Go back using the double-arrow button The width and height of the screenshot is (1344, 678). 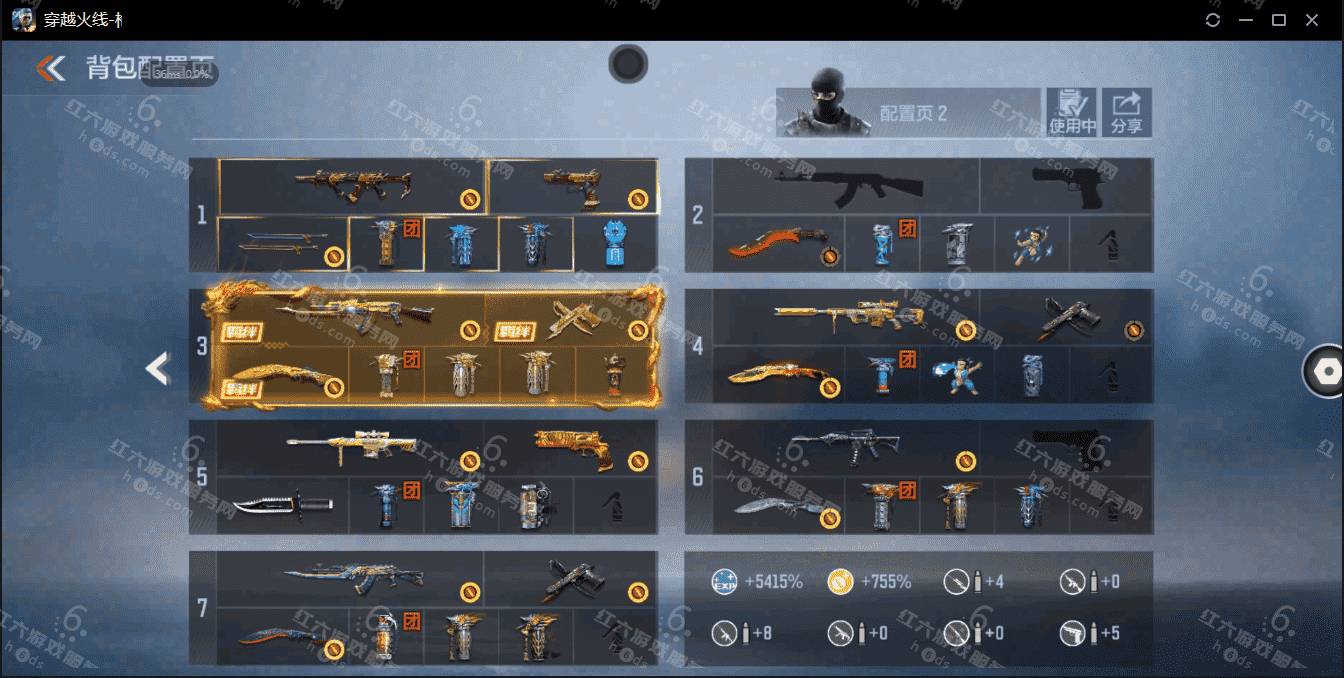point(51,68)
